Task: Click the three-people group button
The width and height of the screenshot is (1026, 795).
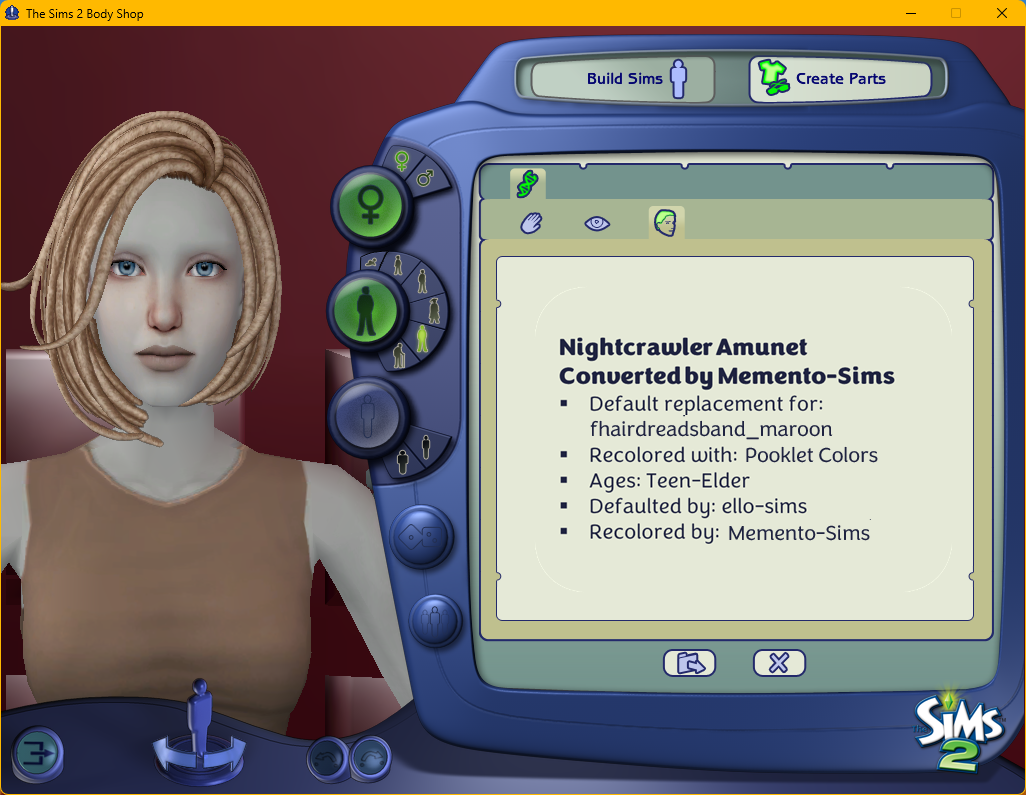Action: pyautogui.click(x=433, y=621)
